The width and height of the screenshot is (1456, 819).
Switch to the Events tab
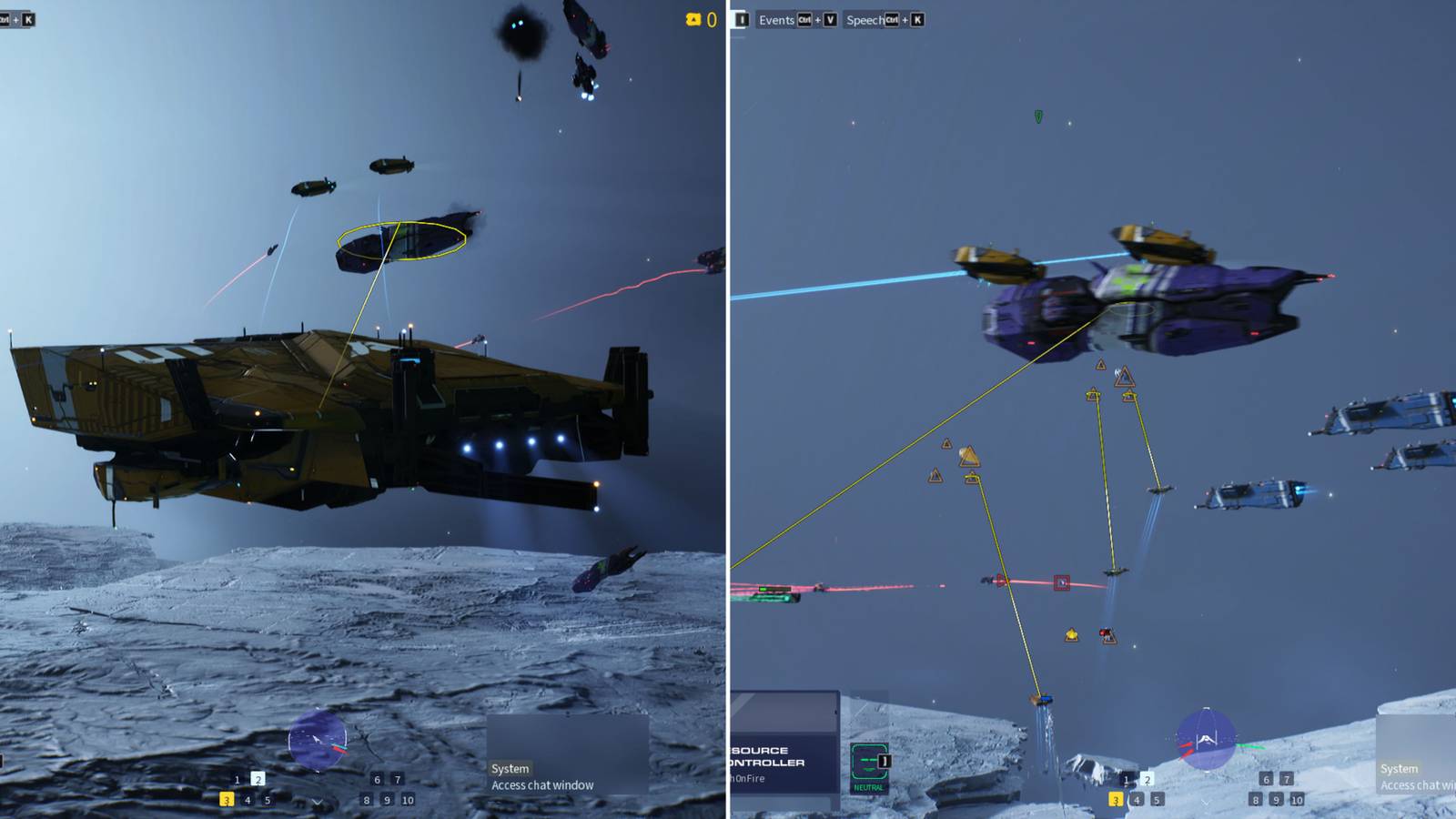tap(776, 19)
